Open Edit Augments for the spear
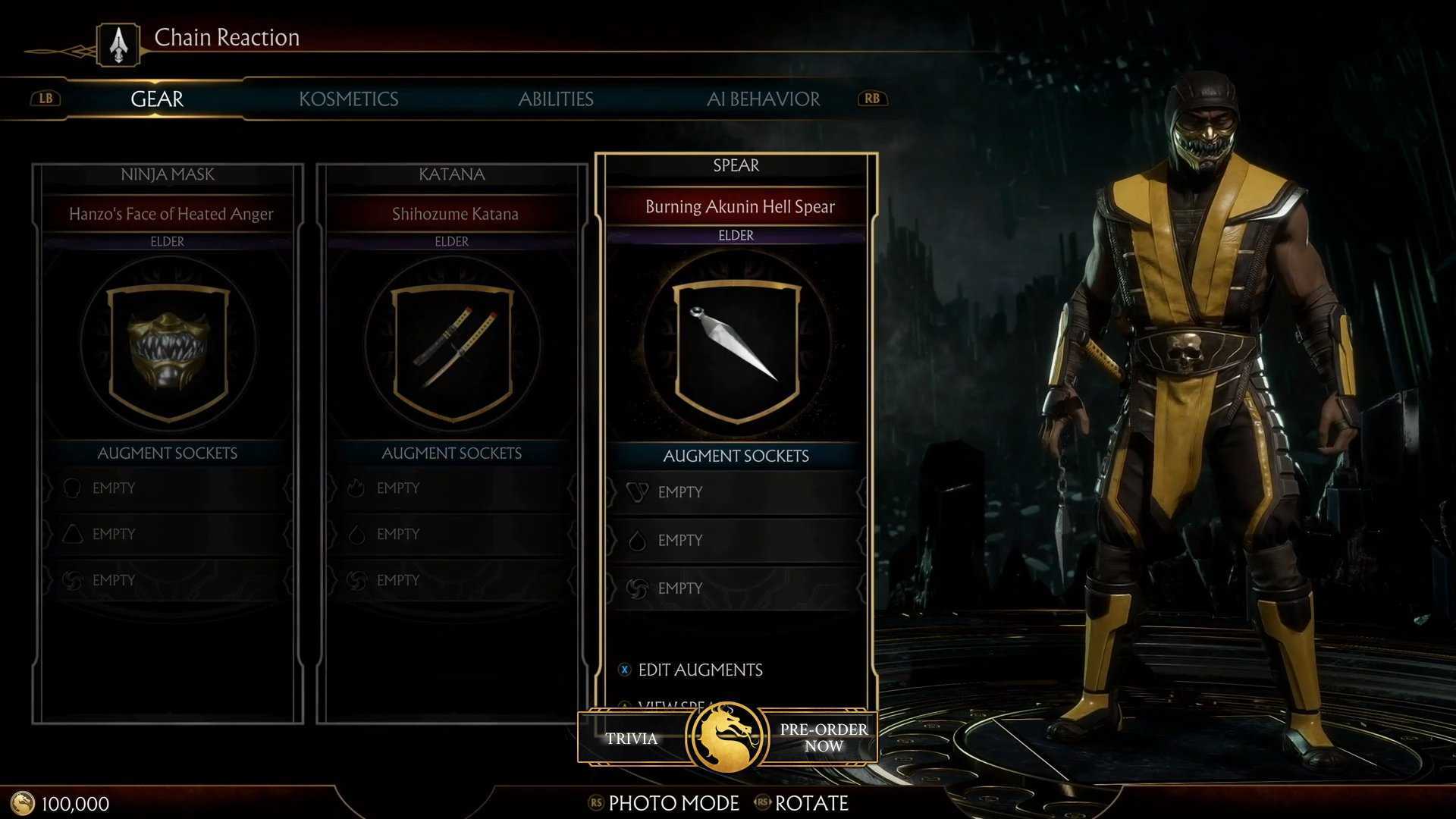The width and height of the screenshot is (1456, 819). click(x=699, y=670)
